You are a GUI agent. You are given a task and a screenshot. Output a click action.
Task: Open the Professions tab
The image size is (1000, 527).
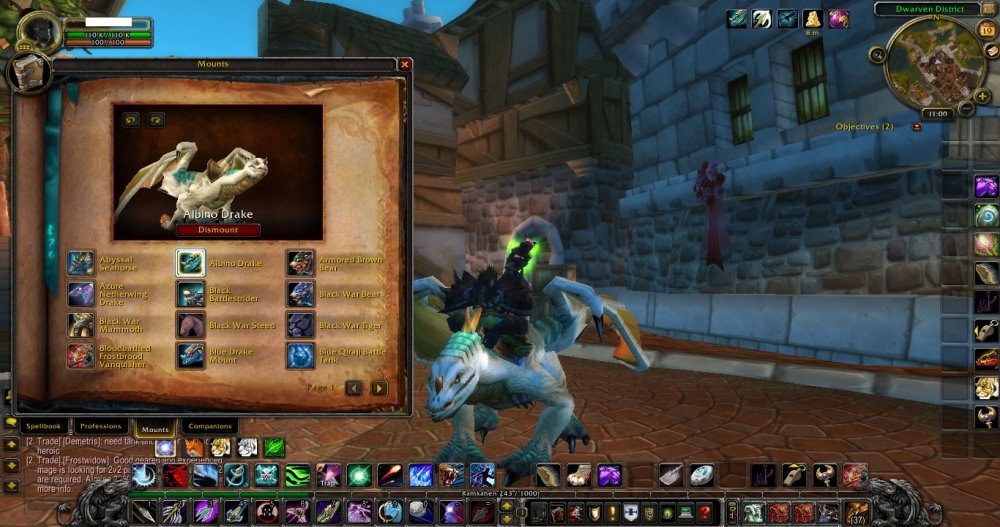tap(101, 427)
